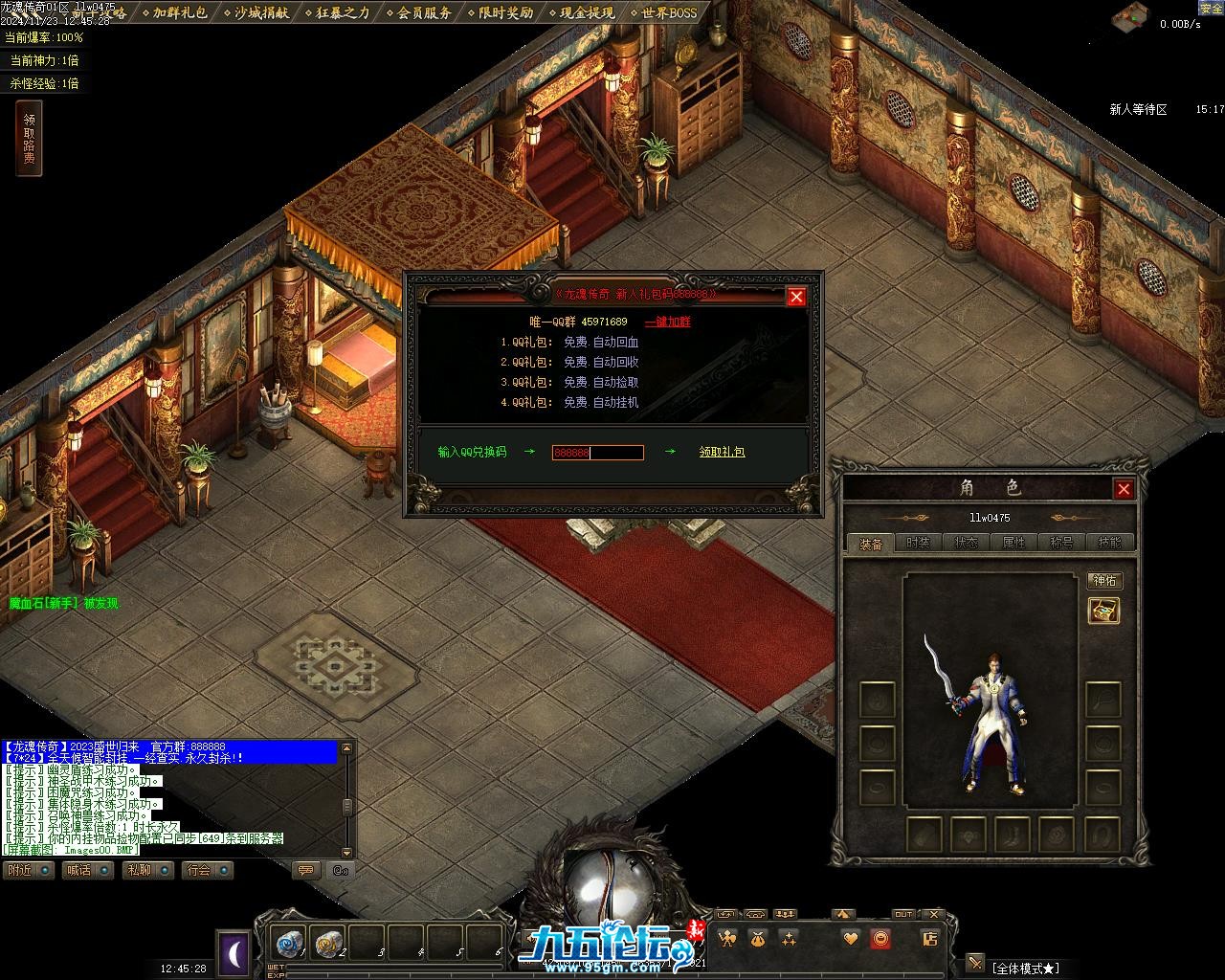Screen dimensions: 1225x980
Task: Click the 领取路费 side button
Action: click(29, 139)
